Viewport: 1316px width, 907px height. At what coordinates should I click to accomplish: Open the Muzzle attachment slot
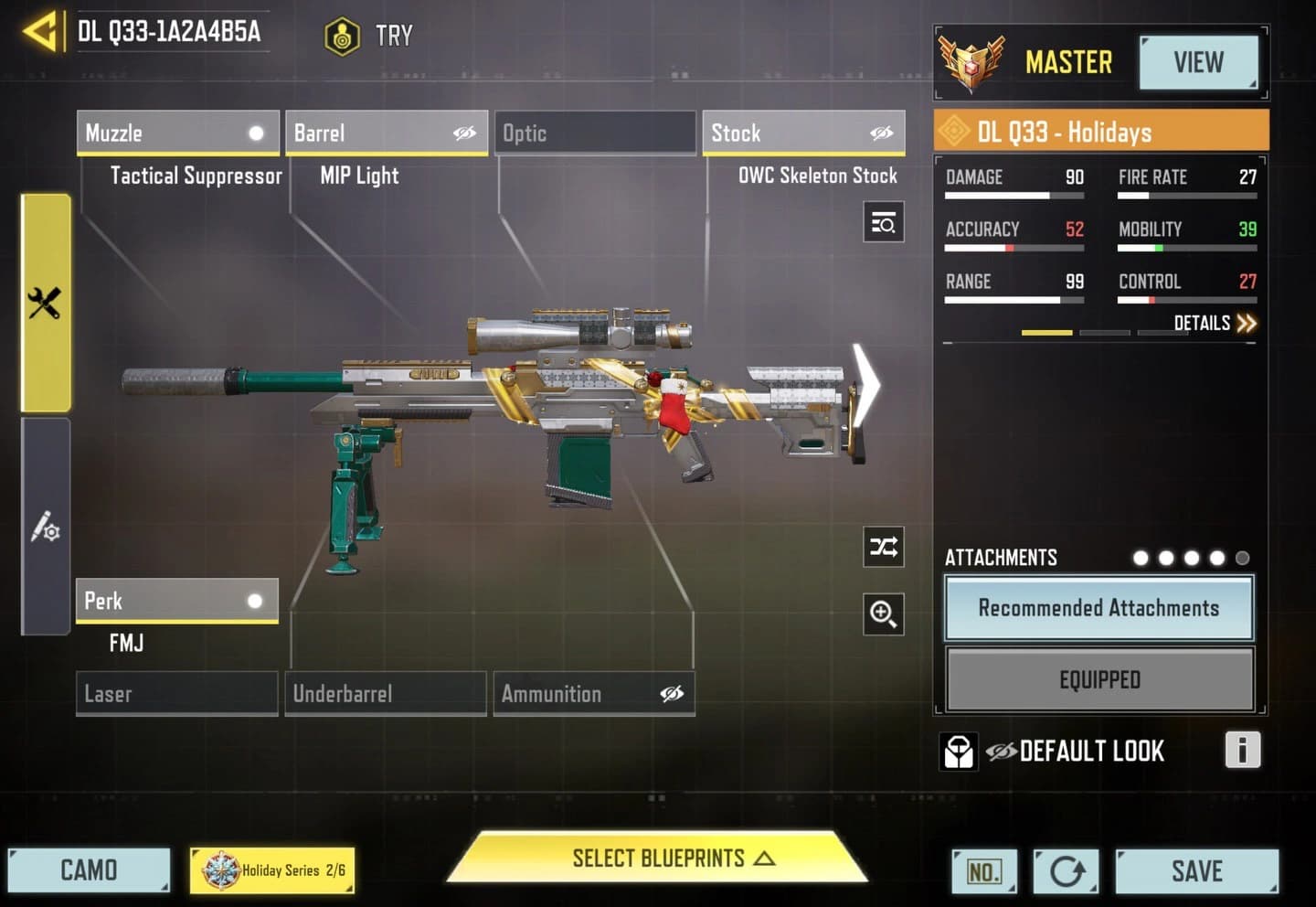(177, 133)
